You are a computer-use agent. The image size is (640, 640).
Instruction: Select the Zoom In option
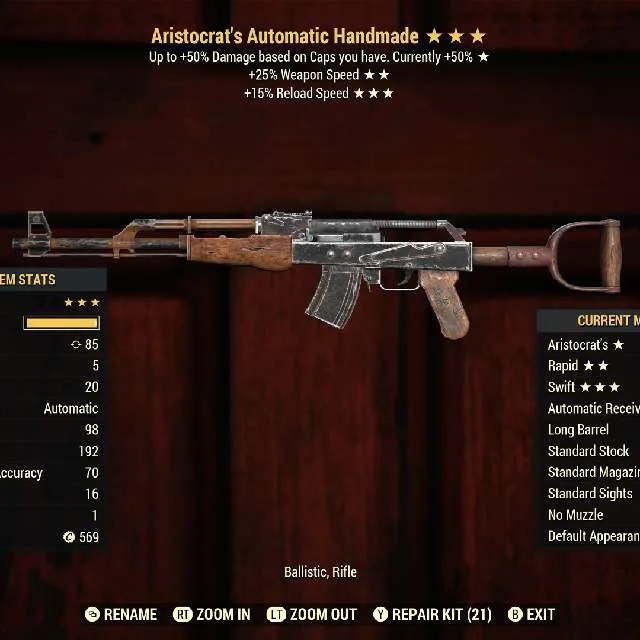pyautogui.click(x=212, y=614)
